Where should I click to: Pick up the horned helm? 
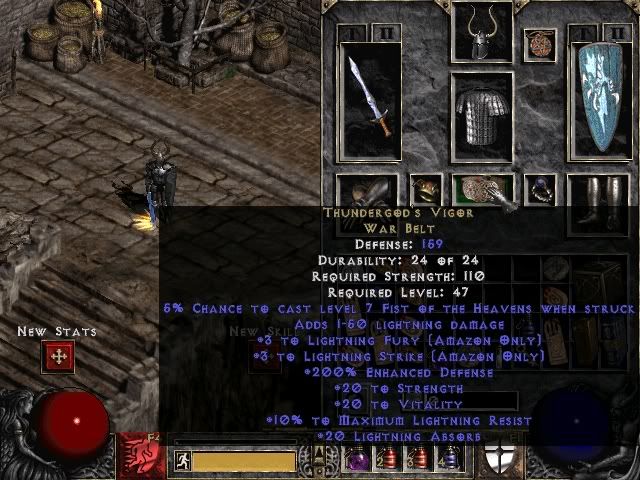[482, 31]
